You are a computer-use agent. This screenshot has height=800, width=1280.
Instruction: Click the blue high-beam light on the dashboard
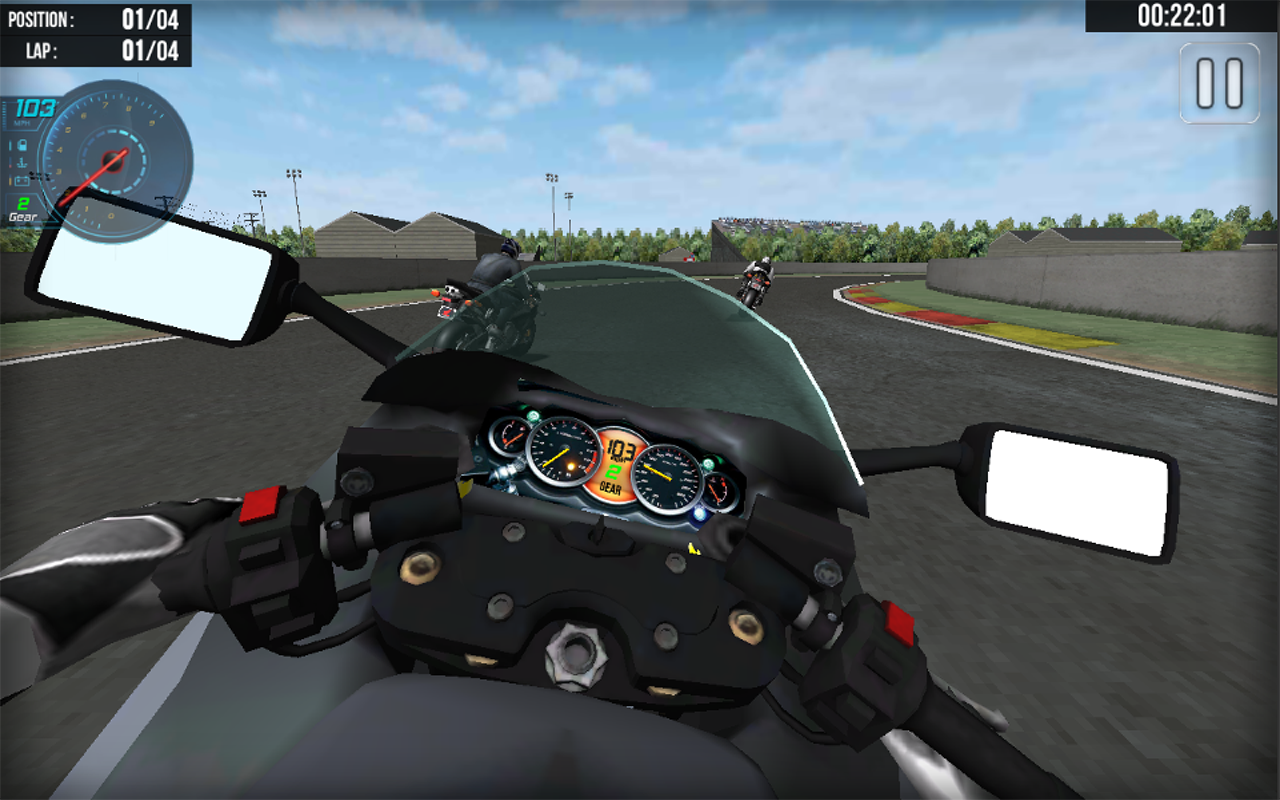[x=698, y=512]
